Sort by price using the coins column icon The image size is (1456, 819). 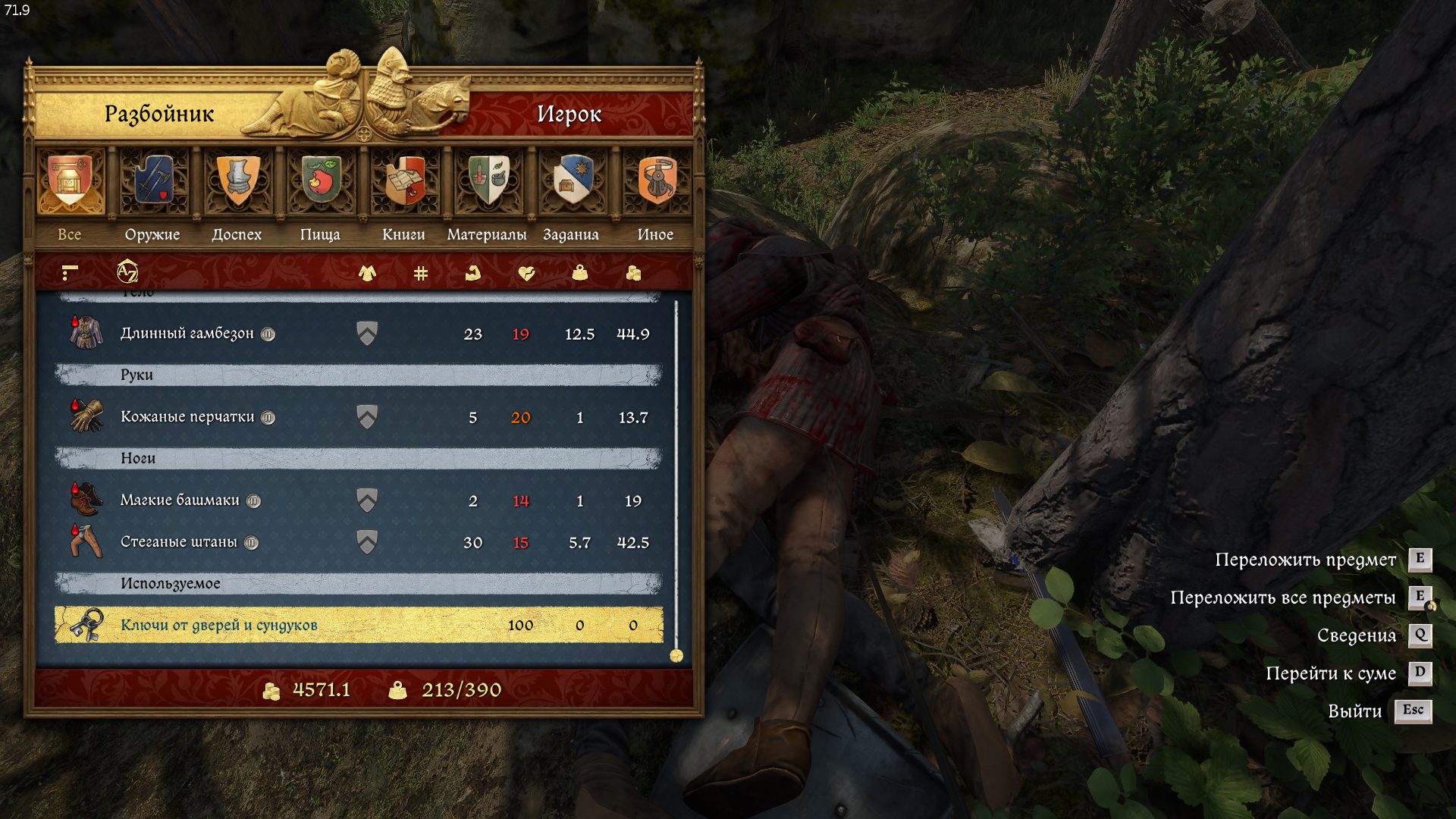point(633,273)
